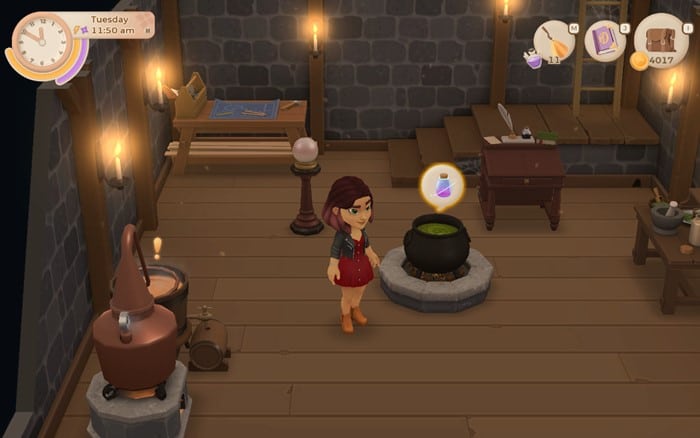
Task: Open the purple spellbook journal
Action: [605, 41]
